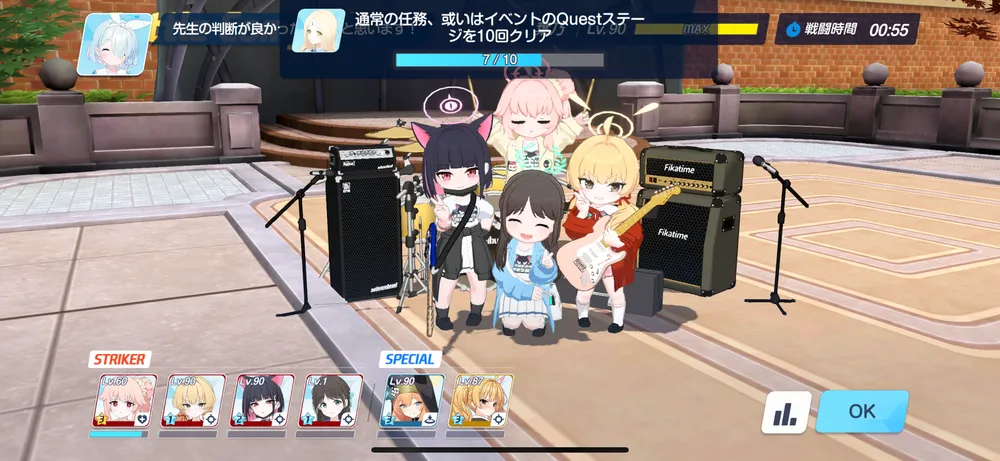This screenshot has width=1000, height=461.
Task: Choose the Lv.90 orange-haired special portrait
Action: click(411, 403)
